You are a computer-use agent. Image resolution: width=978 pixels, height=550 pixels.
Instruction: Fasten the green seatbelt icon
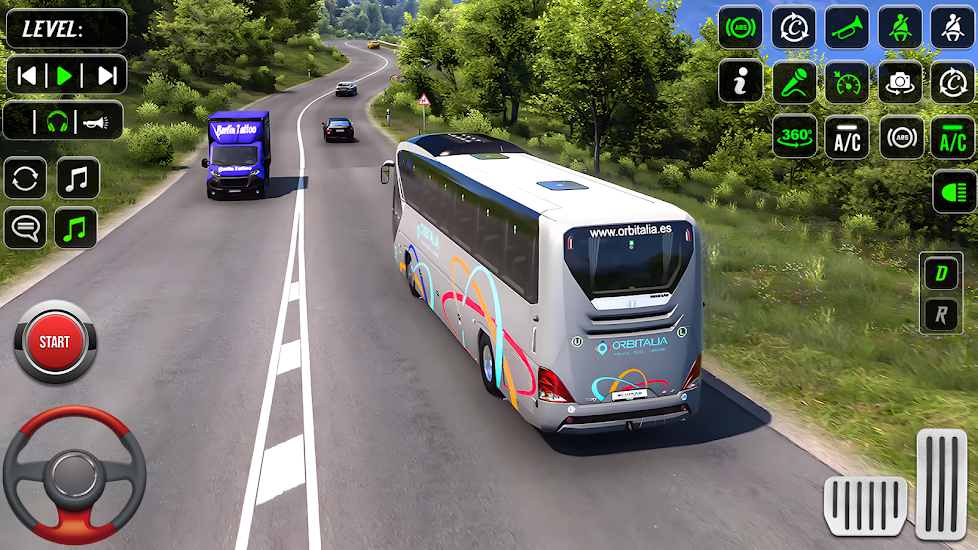point(900,28)
